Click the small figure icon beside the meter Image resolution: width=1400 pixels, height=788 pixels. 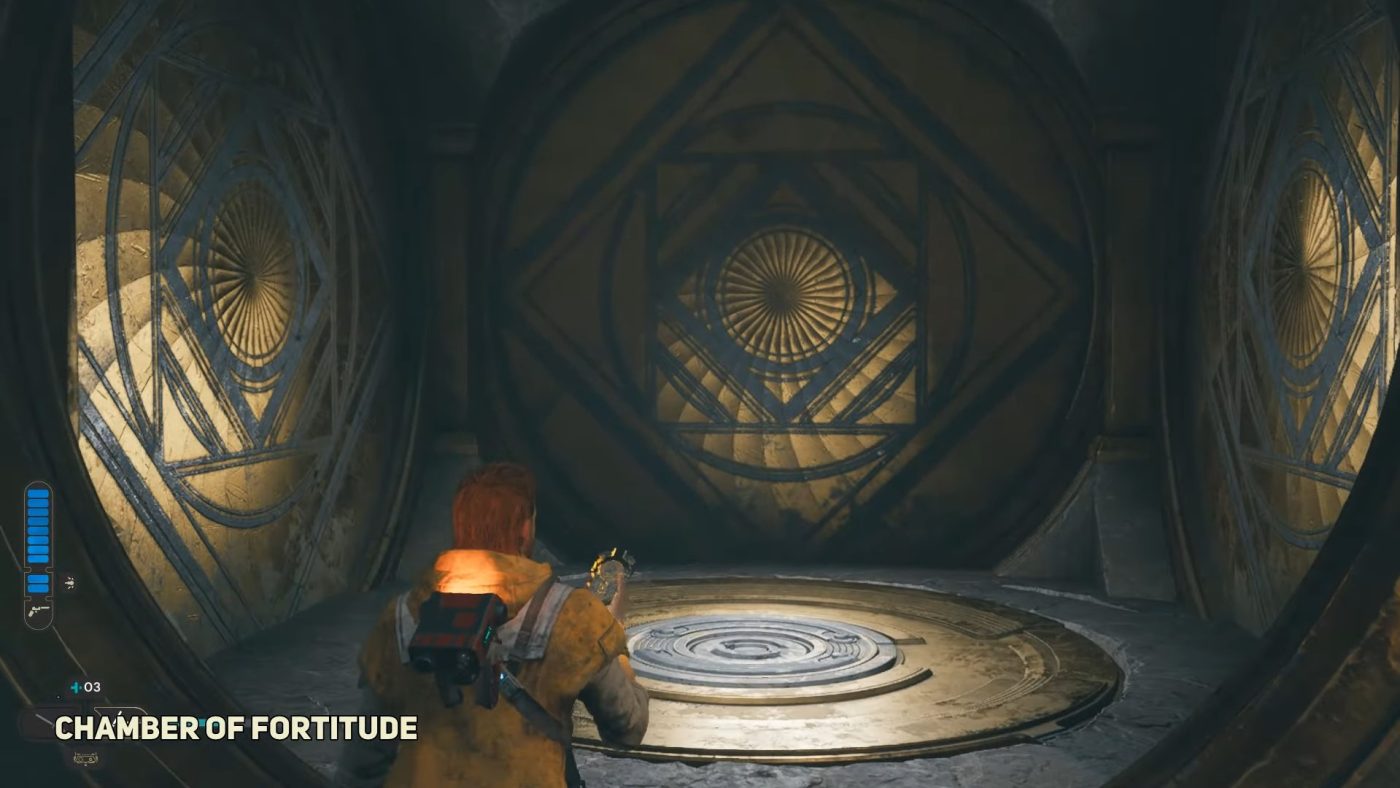coord(68,580)
